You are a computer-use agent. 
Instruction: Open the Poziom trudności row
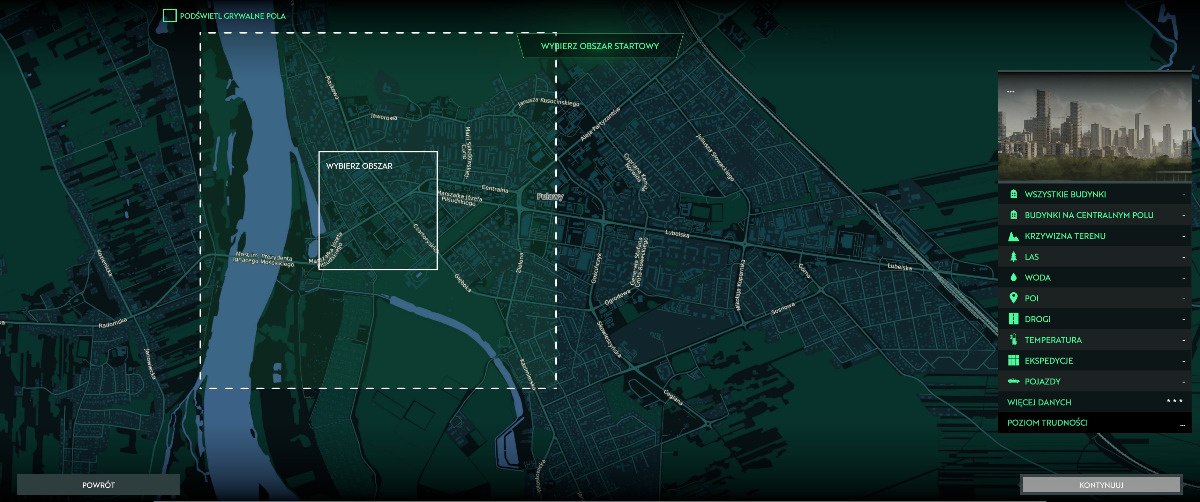pos(1095,423)
